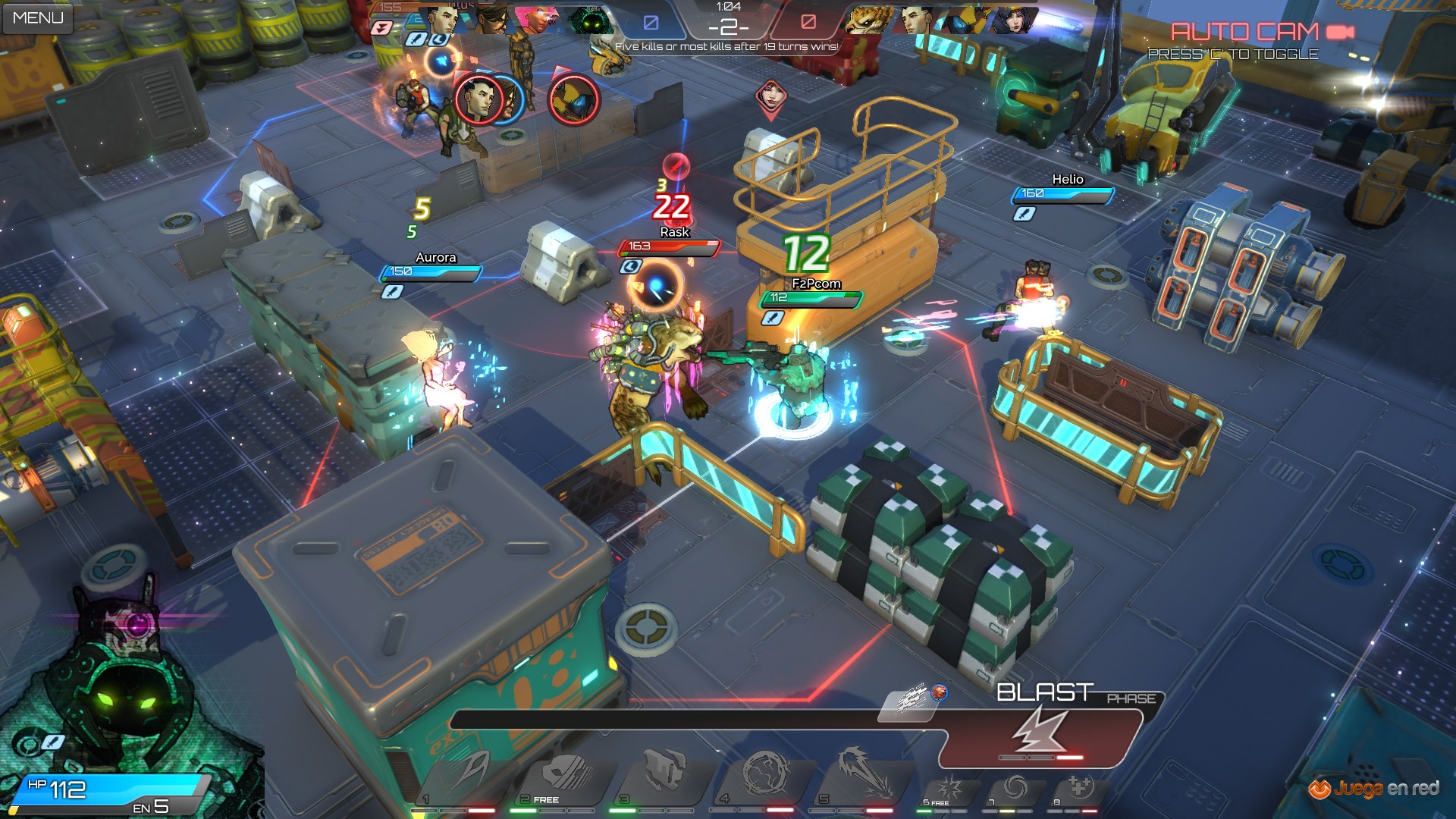The height and width of the screenshot is (819, 1456).
Task: Use catalyst 7 with the swirl icon
Action: click(x=1015, y=789)
